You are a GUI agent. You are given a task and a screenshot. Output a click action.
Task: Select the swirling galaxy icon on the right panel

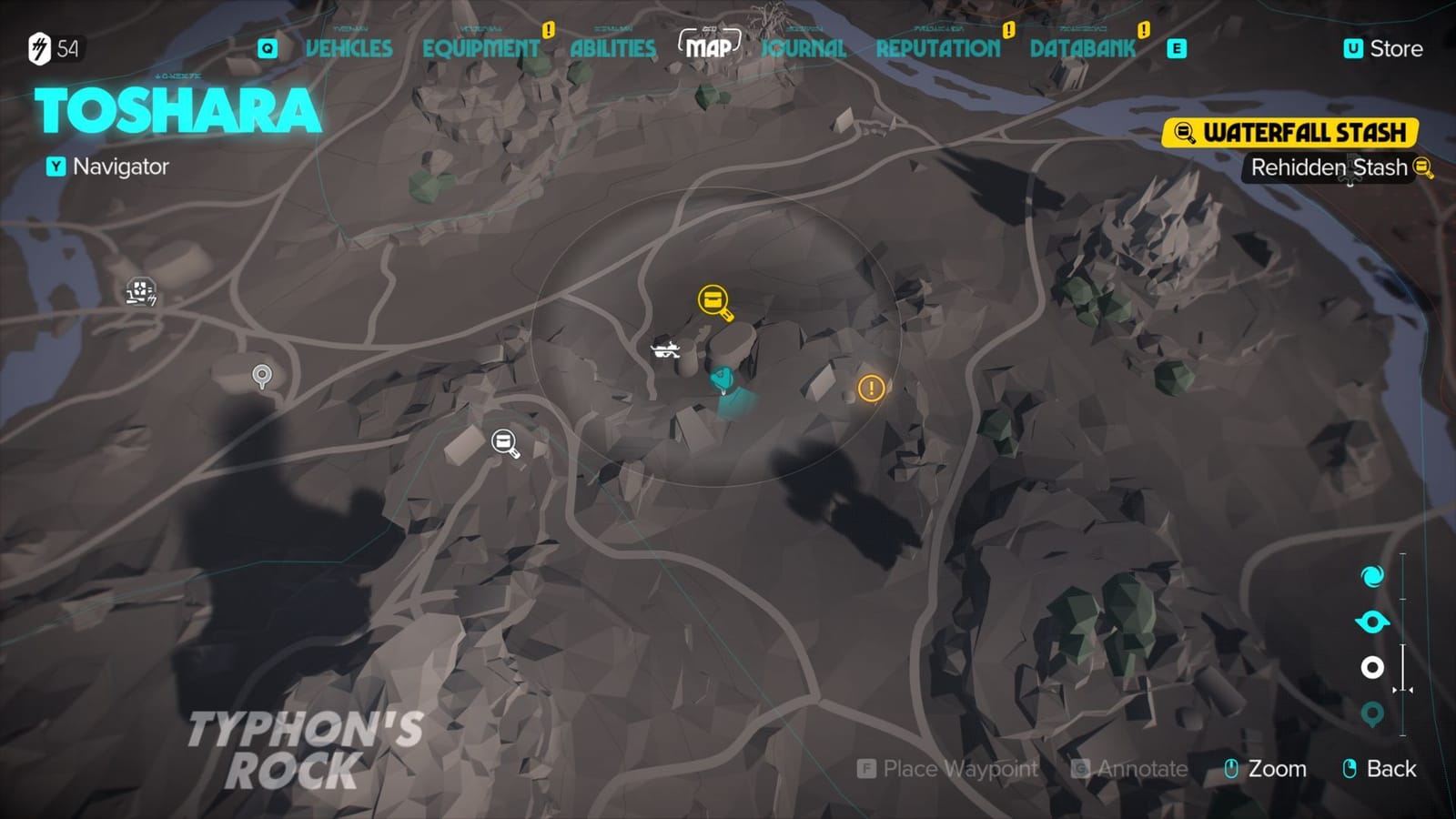[1374, 577]
